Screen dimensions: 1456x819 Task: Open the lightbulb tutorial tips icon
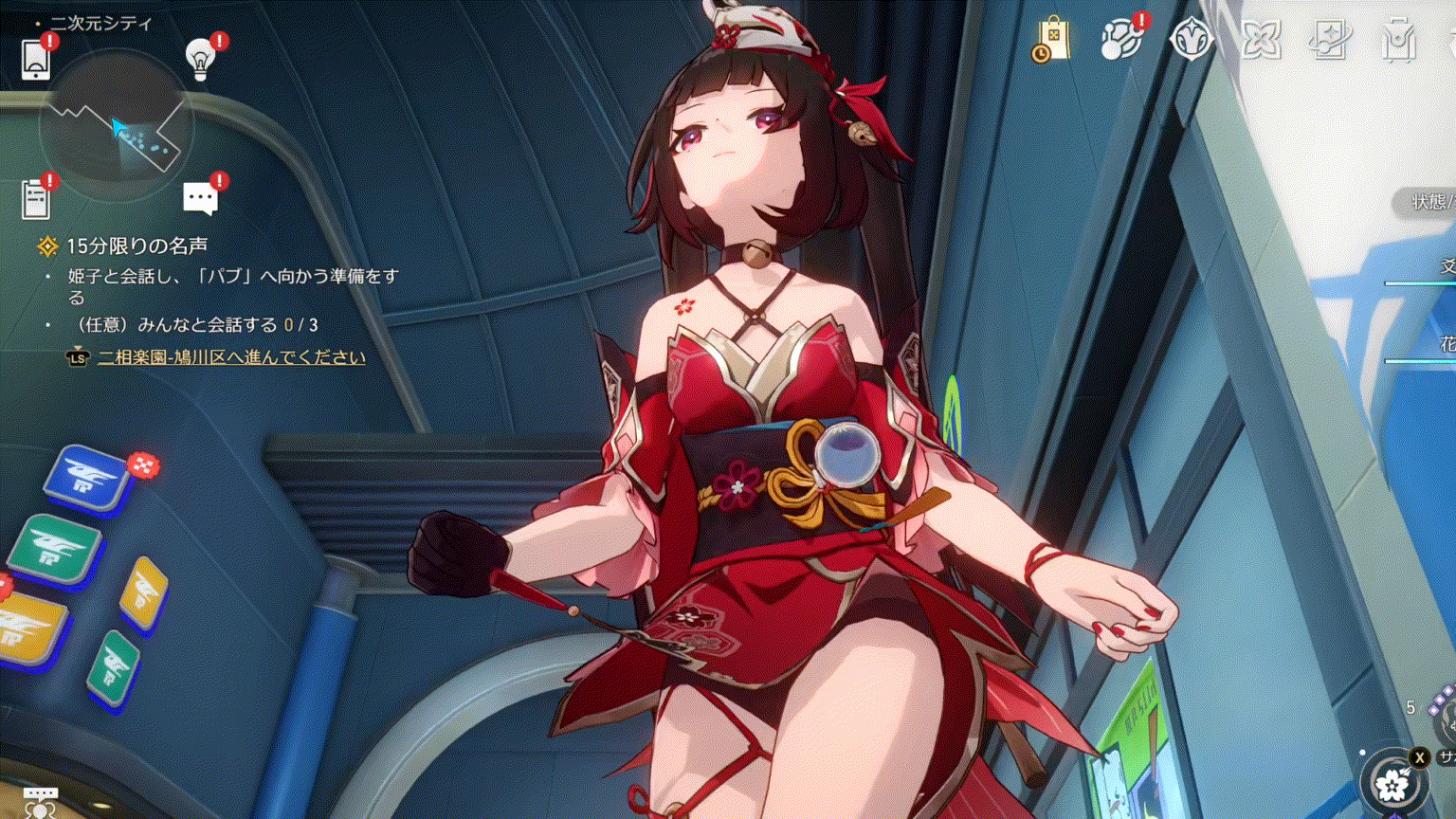point(200,60)
